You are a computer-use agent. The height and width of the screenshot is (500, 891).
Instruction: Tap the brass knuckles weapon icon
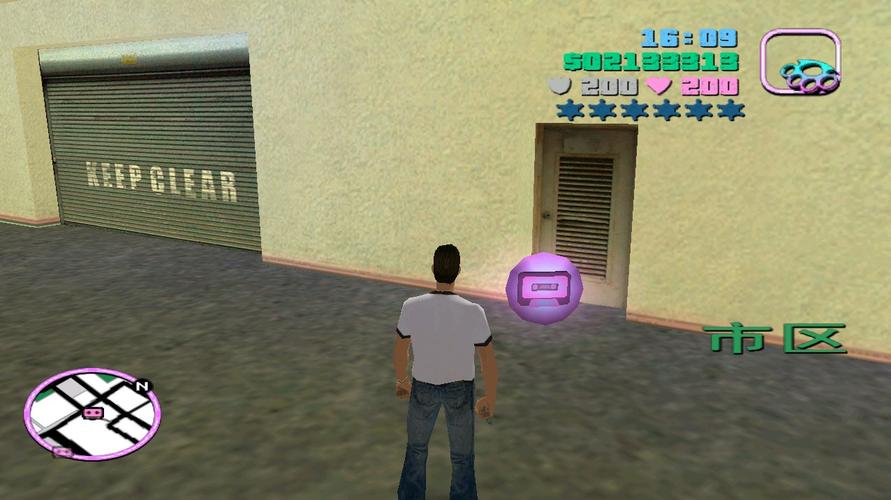pos(800,62)
